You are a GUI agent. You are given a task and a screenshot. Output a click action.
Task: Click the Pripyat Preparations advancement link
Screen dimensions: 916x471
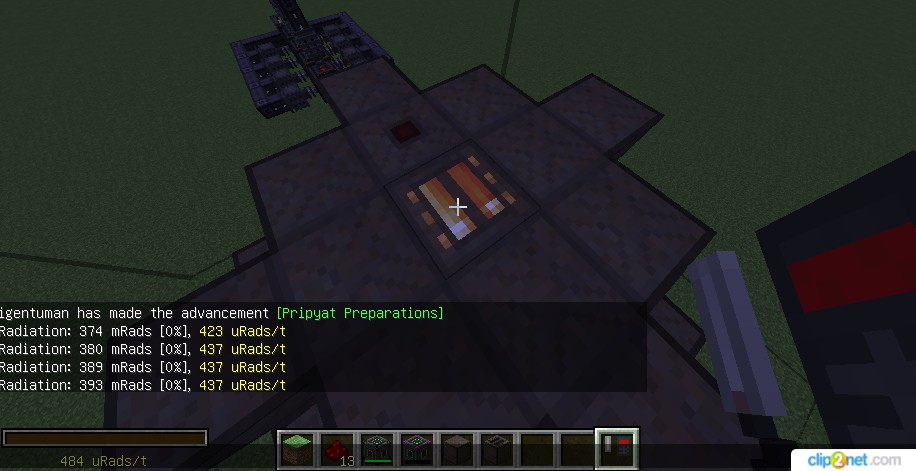tap(359, 313)
